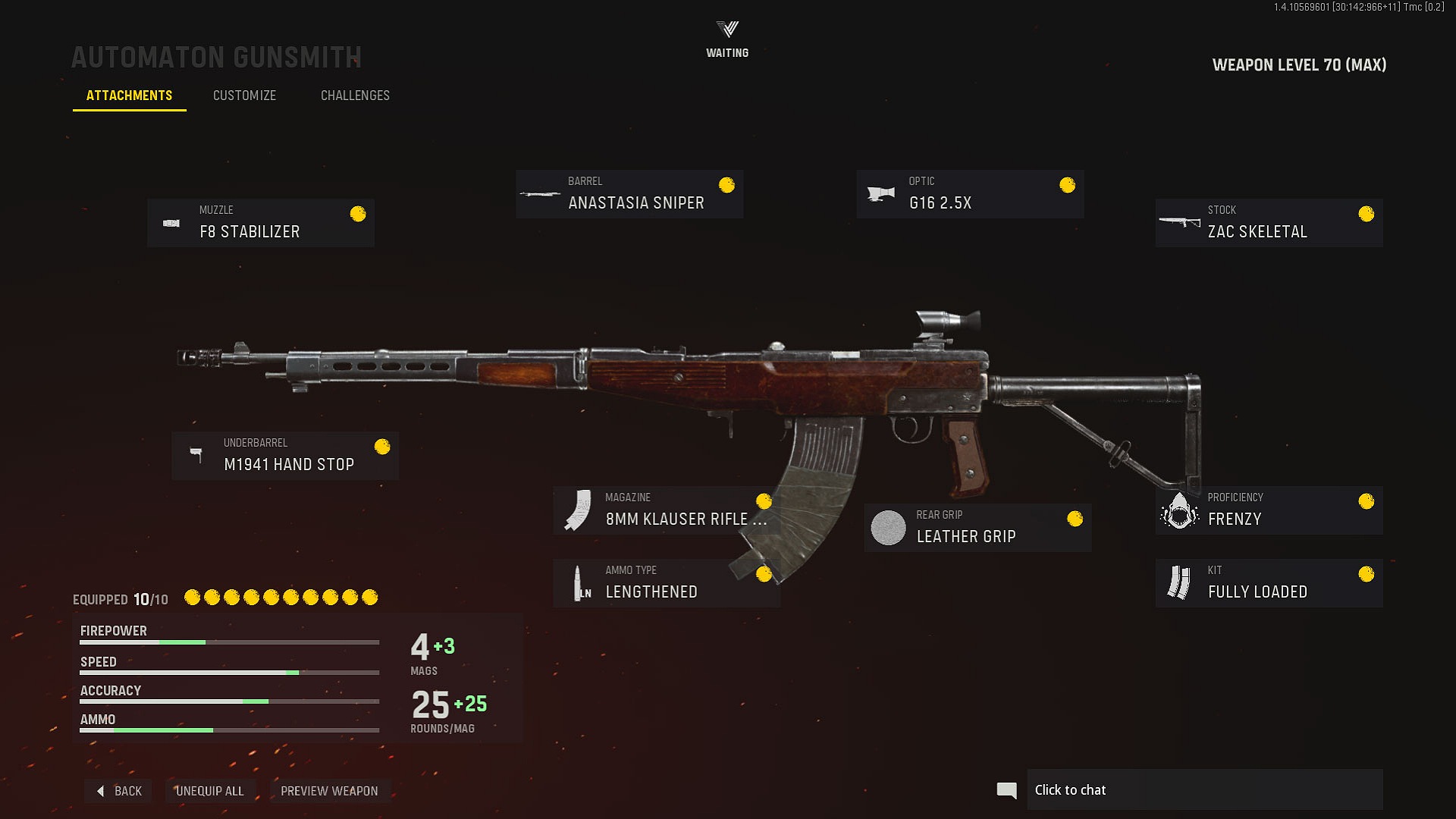Click the speech bubble chat icon
Viewport: 1456px width, 819px height.
coord(1006,790)
